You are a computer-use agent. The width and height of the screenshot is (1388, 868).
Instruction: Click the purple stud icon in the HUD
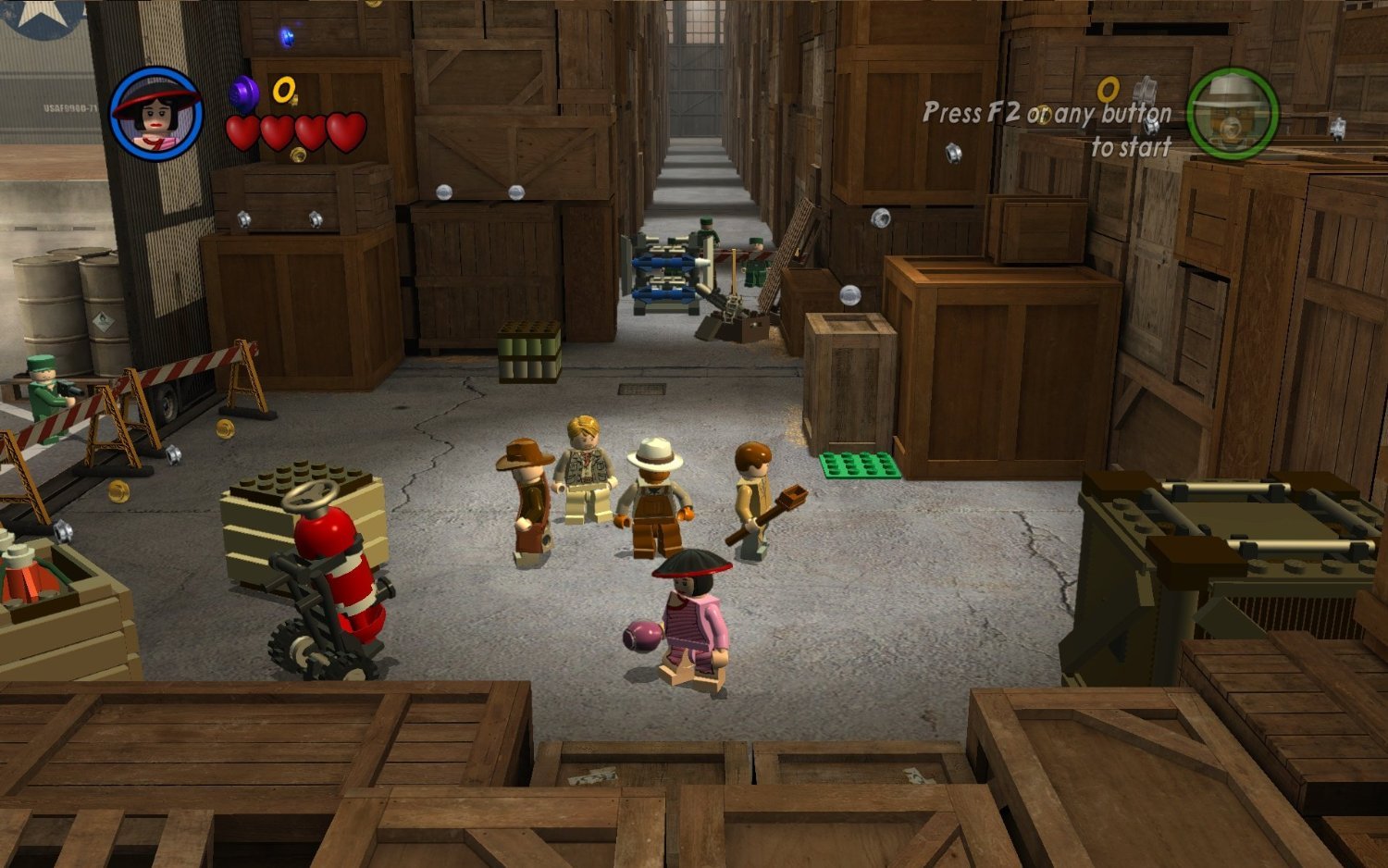pyautogui.click(x=242, y=93)
